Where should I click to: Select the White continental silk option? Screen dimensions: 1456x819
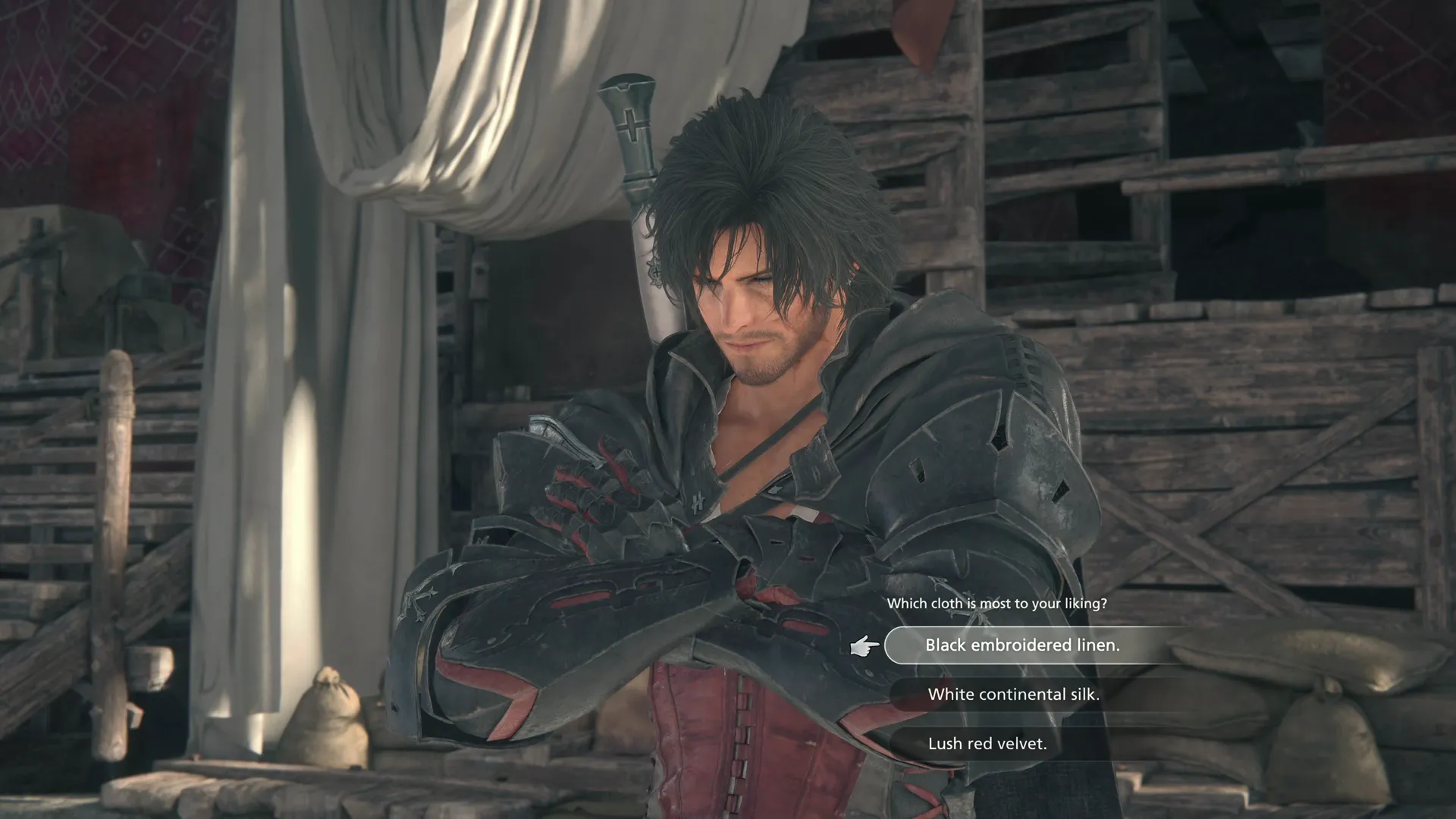coord(1013,695)
